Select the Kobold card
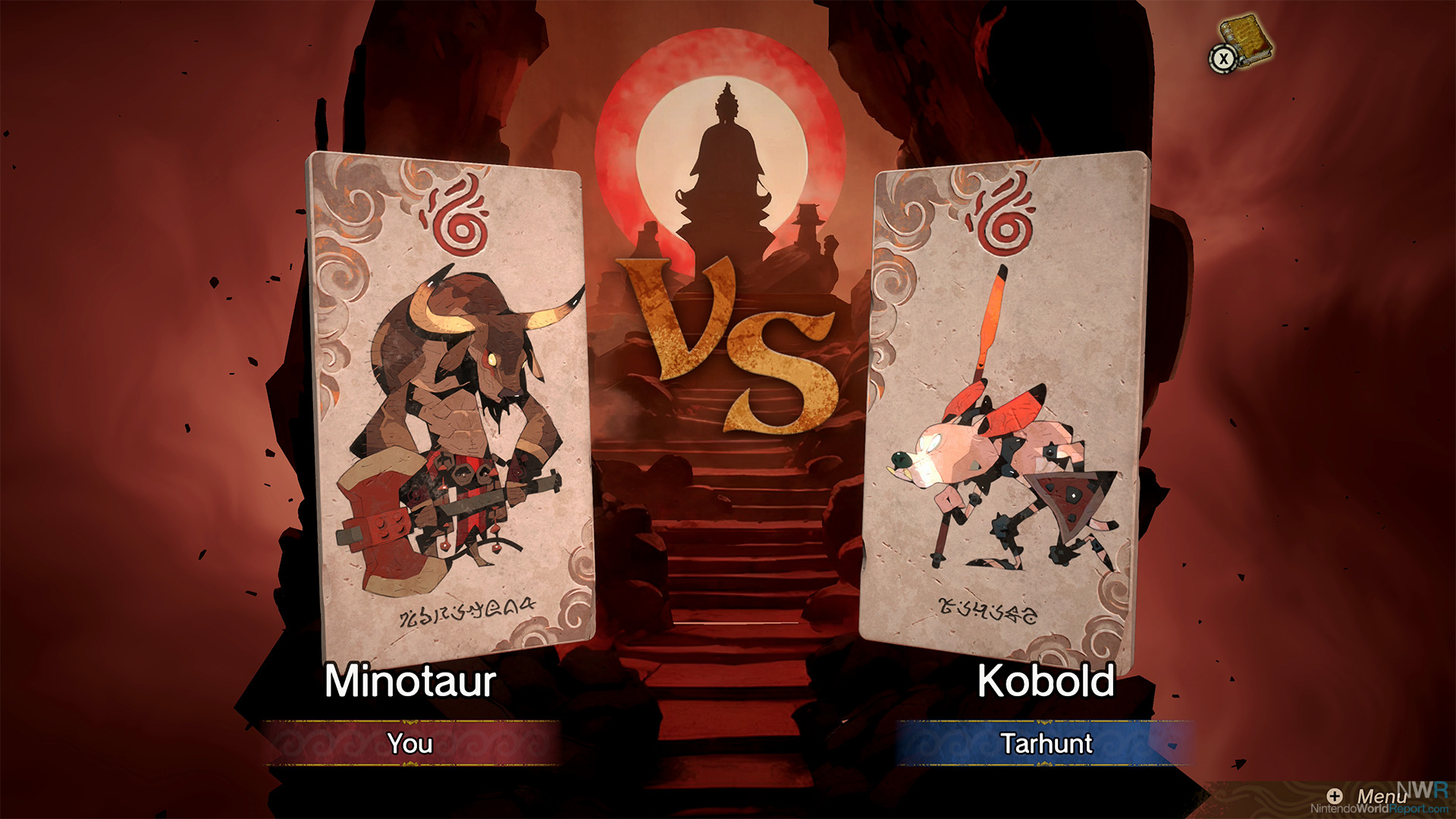This screenshot has height=819, width=1456. pyautogui.click(x=1005, y=409)
